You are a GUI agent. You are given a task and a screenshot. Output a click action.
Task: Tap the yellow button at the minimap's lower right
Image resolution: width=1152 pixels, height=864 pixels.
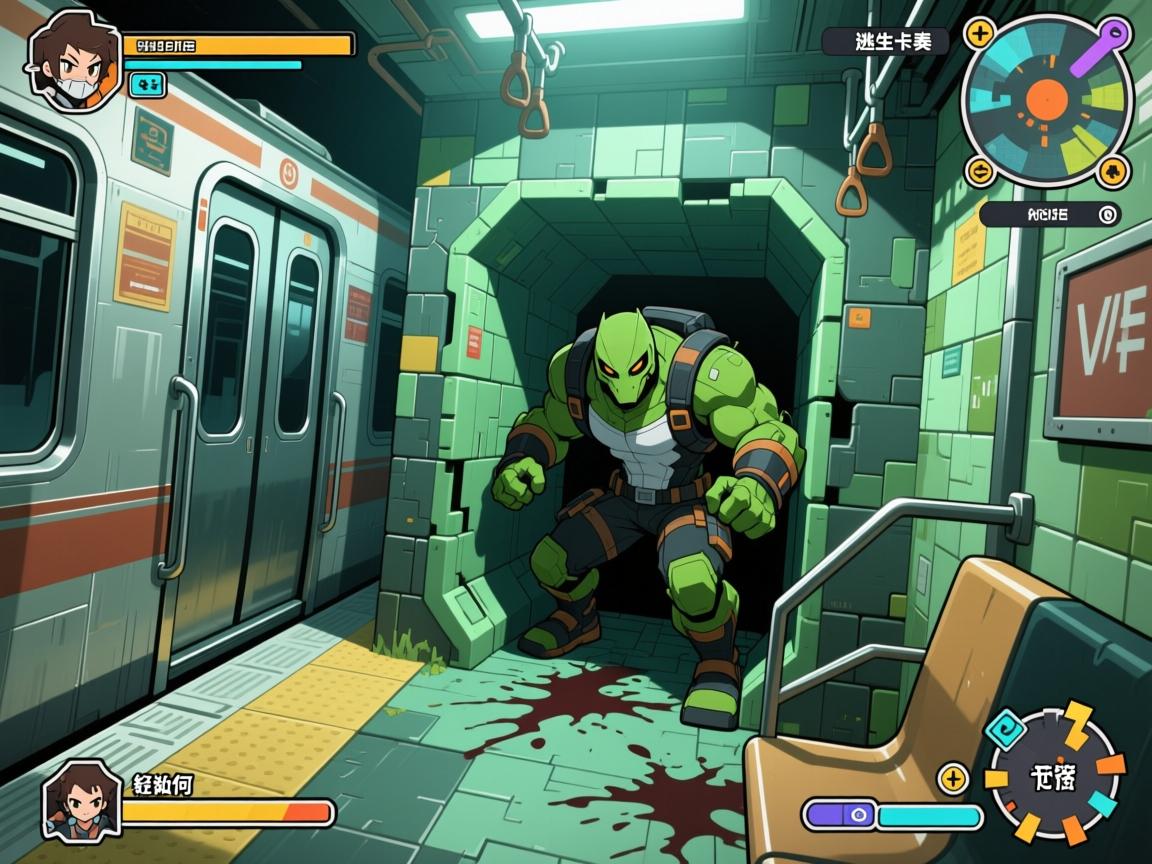pyautogui.click(x=1113, y=171)
